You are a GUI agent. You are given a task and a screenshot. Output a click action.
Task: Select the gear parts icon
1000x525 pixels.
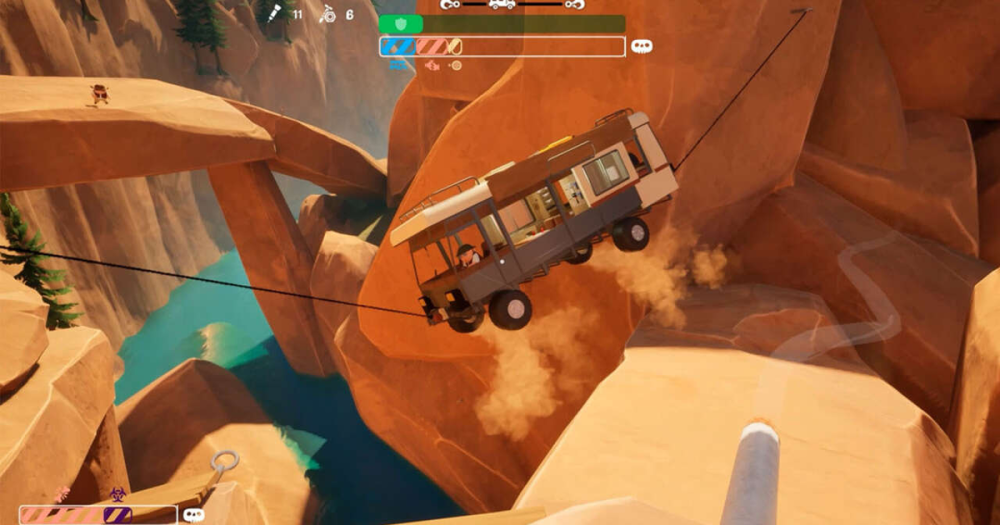click(326, 14)
